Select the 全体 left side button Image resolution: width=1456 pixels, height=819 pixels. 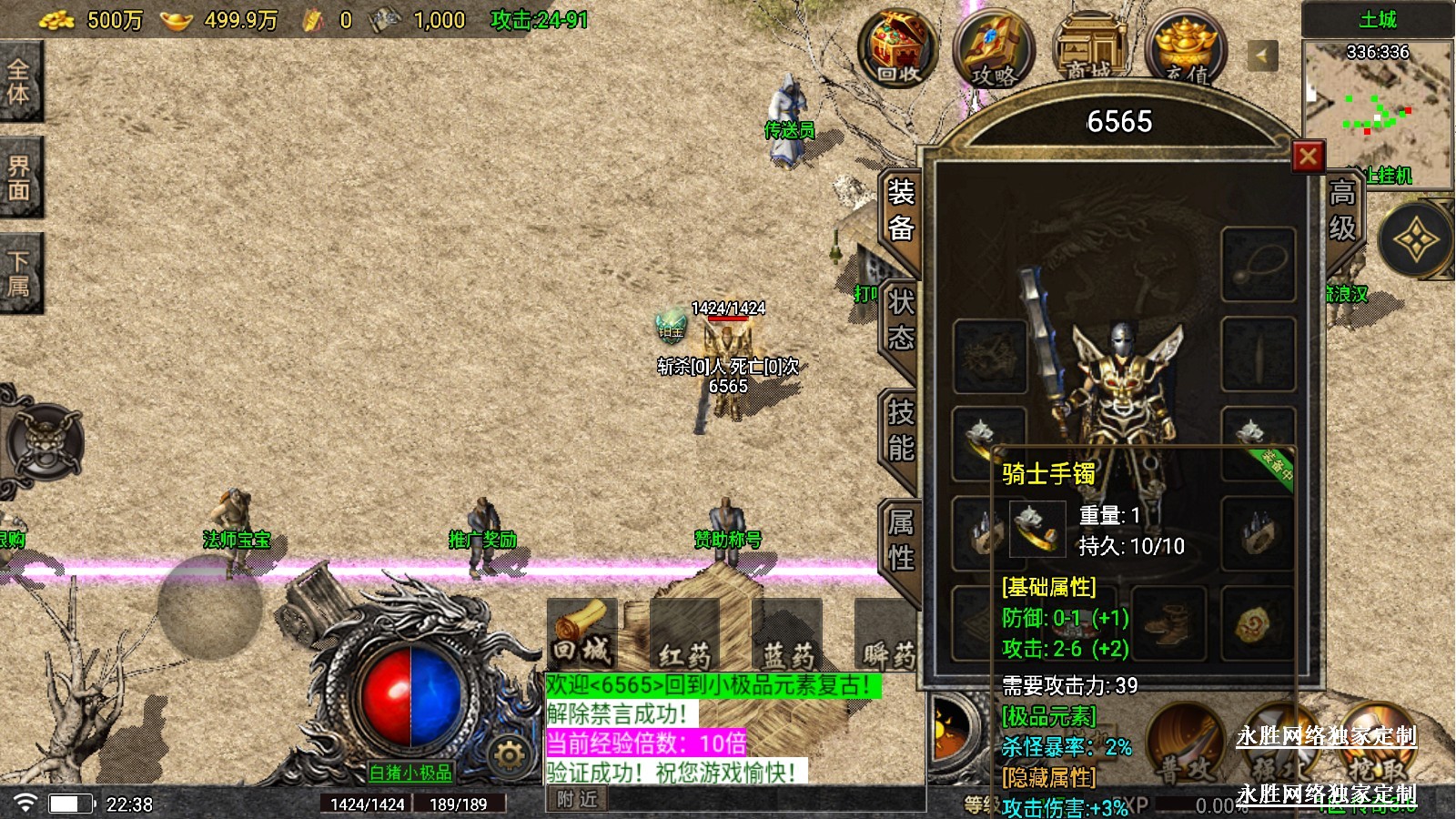(19, 81)
